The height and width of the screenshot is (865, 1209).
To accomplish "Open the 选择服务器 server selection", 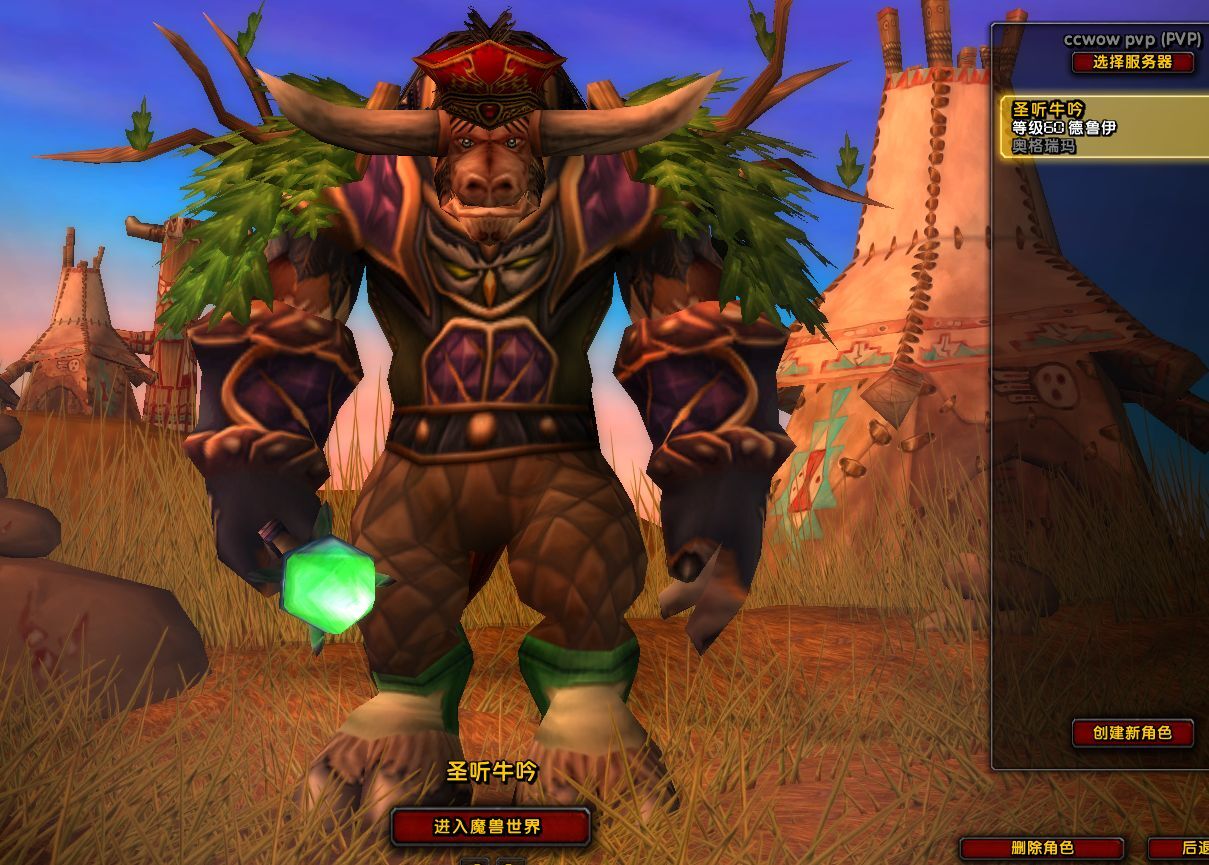I will click(x=1133, y=62).
